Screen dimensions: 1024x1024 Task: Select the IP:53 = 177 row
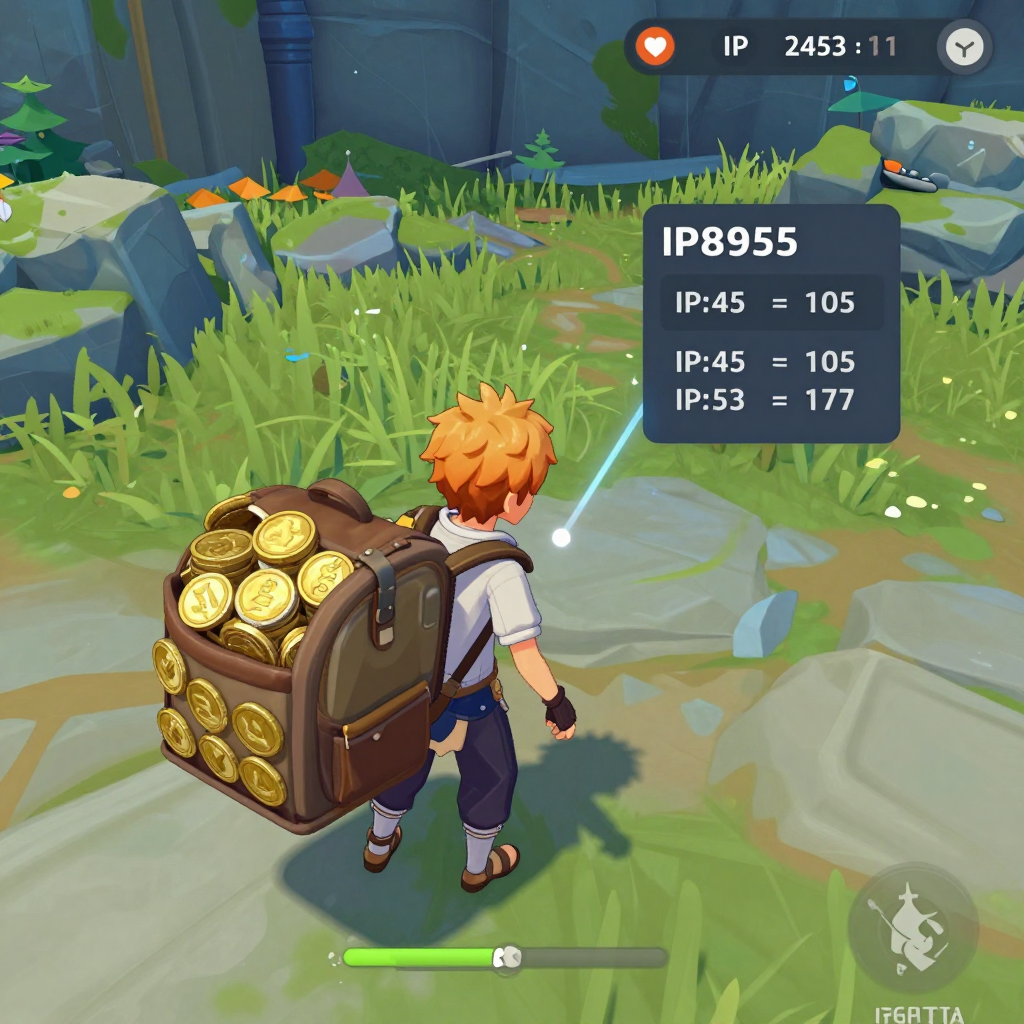pos(765,400)
